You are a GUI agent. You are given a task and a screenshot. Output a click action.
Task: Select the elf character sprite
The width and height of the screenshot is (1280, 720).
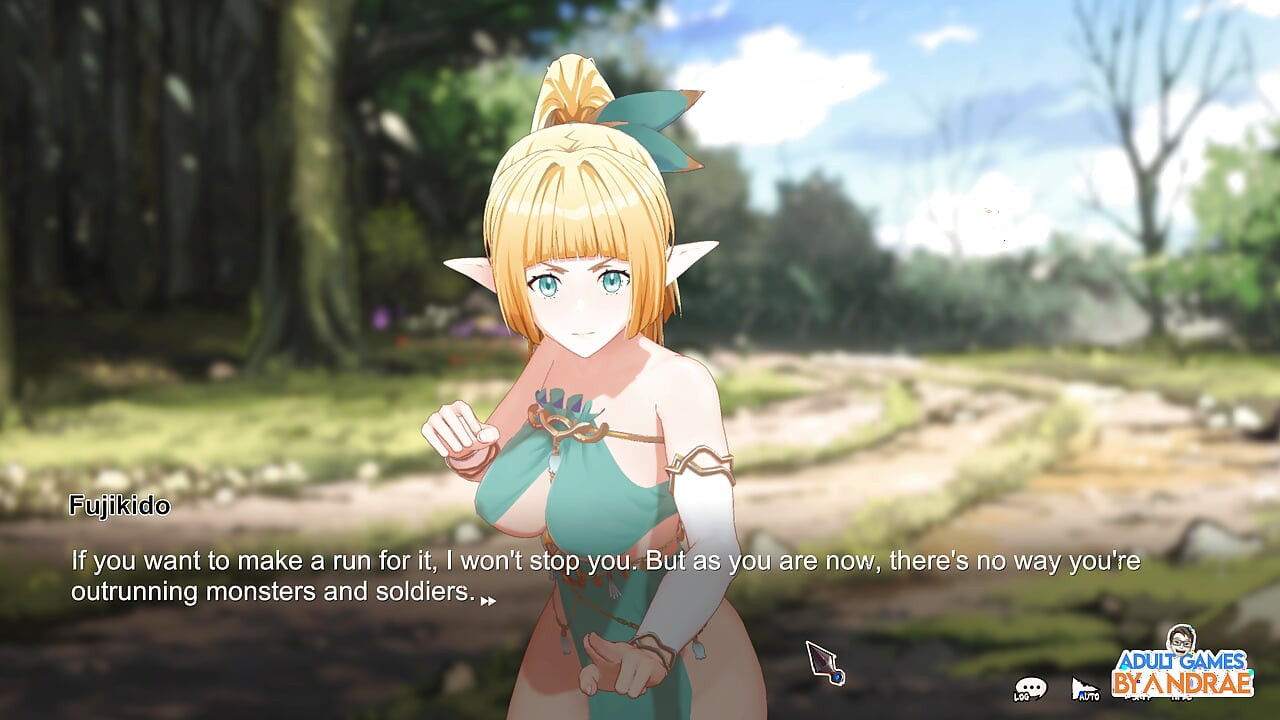(580, 400)
